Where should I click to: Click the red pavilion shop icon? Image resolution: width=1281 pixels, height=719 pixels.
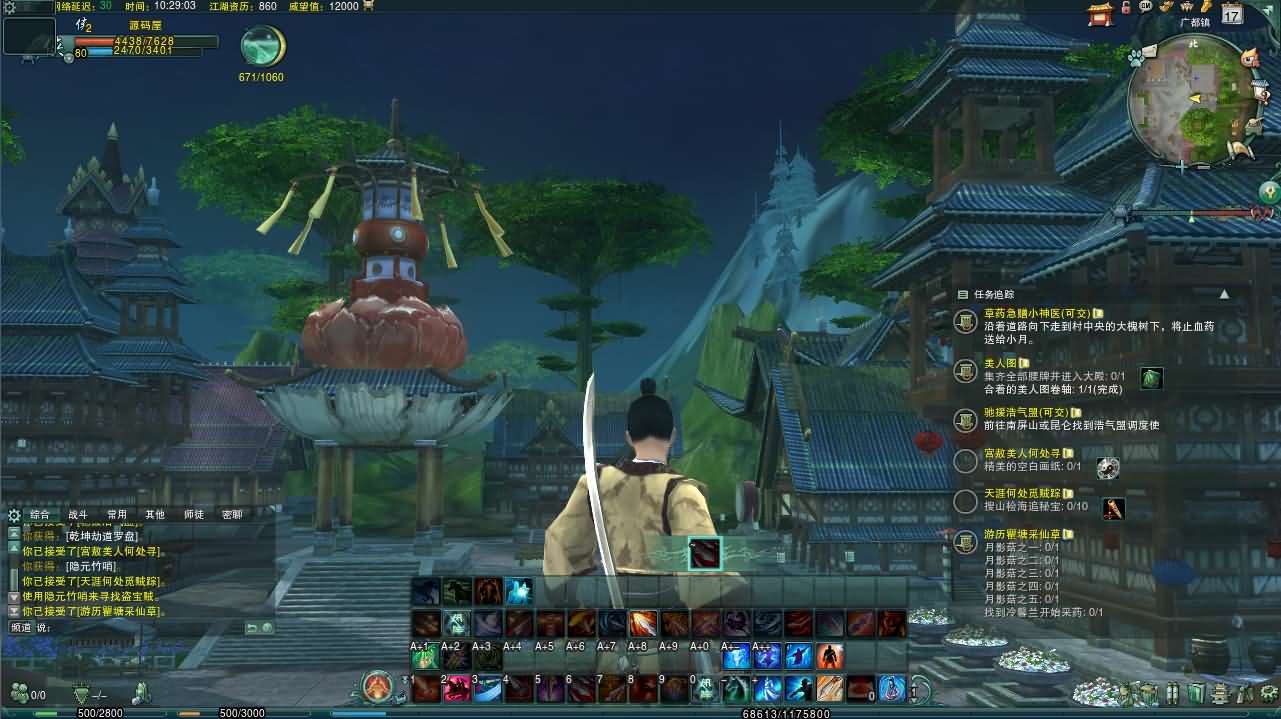point(1101,14)
